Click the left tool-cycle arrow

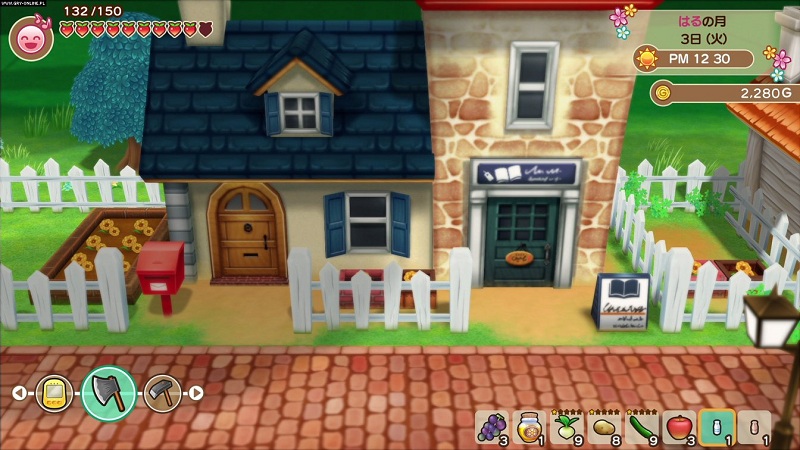click(19, 393)
